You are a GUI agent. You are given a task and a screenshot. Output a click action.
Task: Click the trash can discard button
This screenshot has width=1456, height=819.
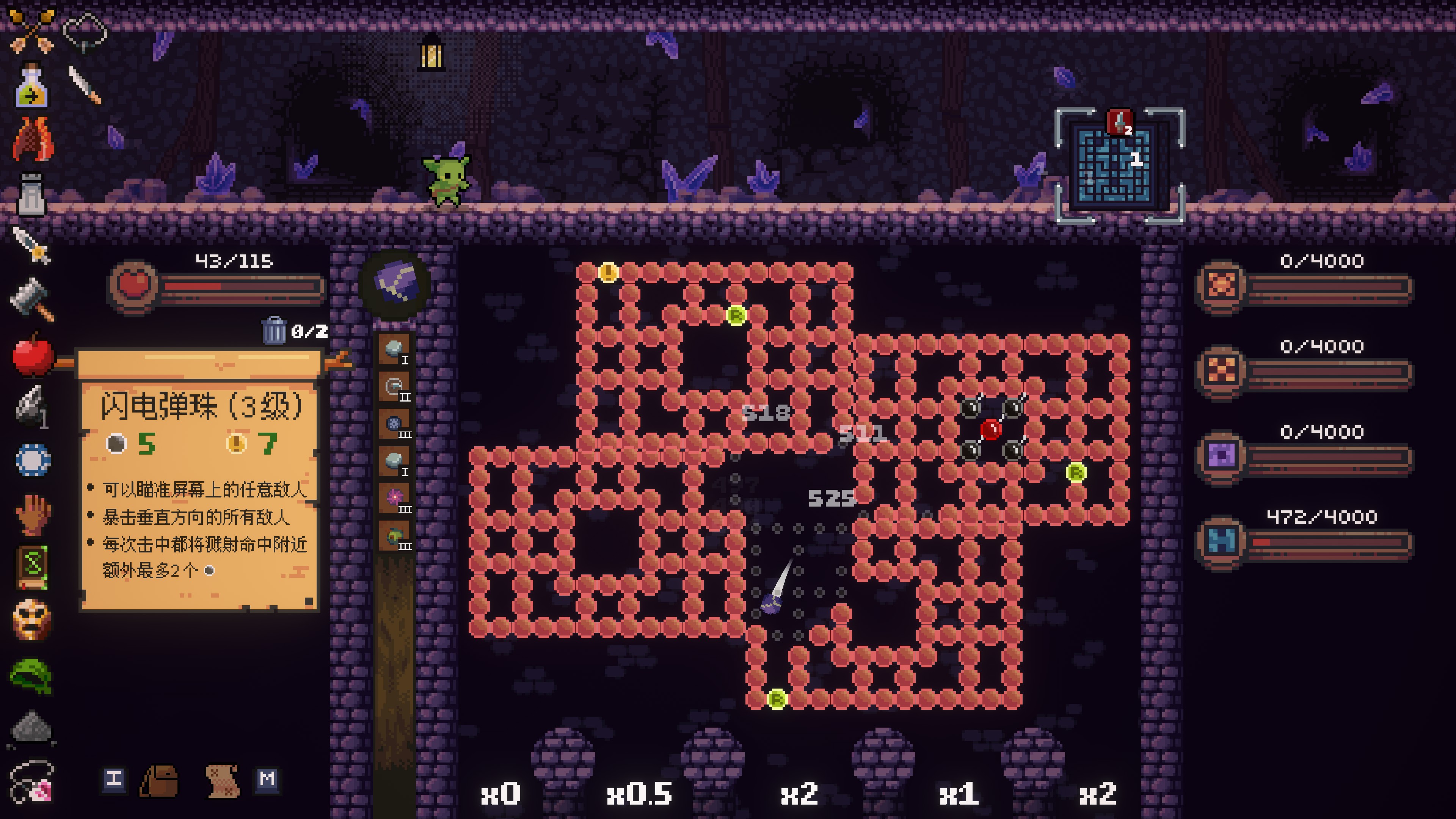pyautogui.click(x=275, y=330)
